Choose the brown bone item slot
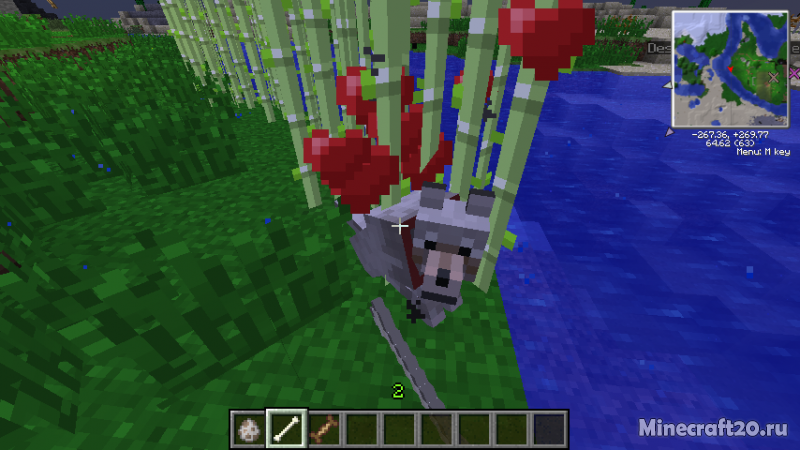The height and width of the screenshot is (450, 800). [x=324, y=429]
